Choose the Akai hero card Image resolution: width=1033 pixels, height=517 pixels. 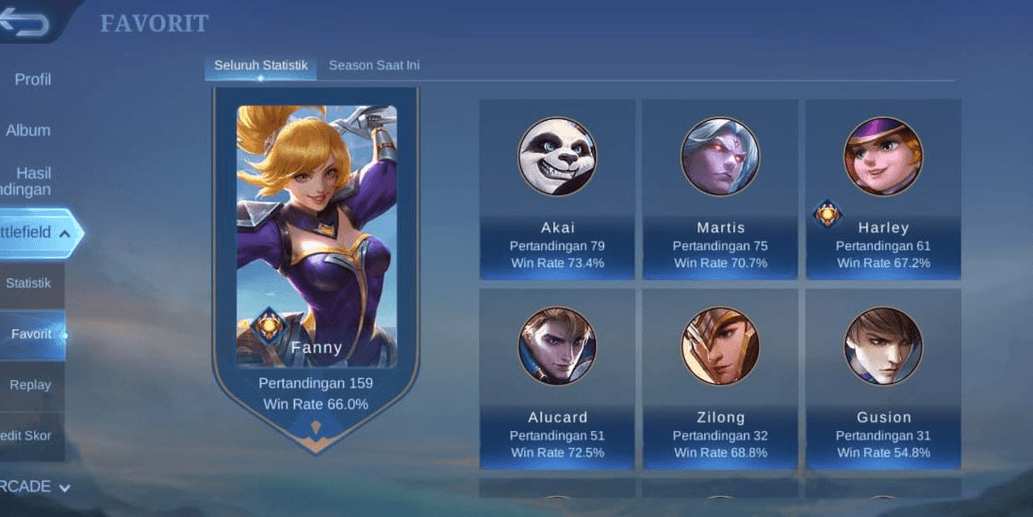pyautogui.click(x=557, y=189)
